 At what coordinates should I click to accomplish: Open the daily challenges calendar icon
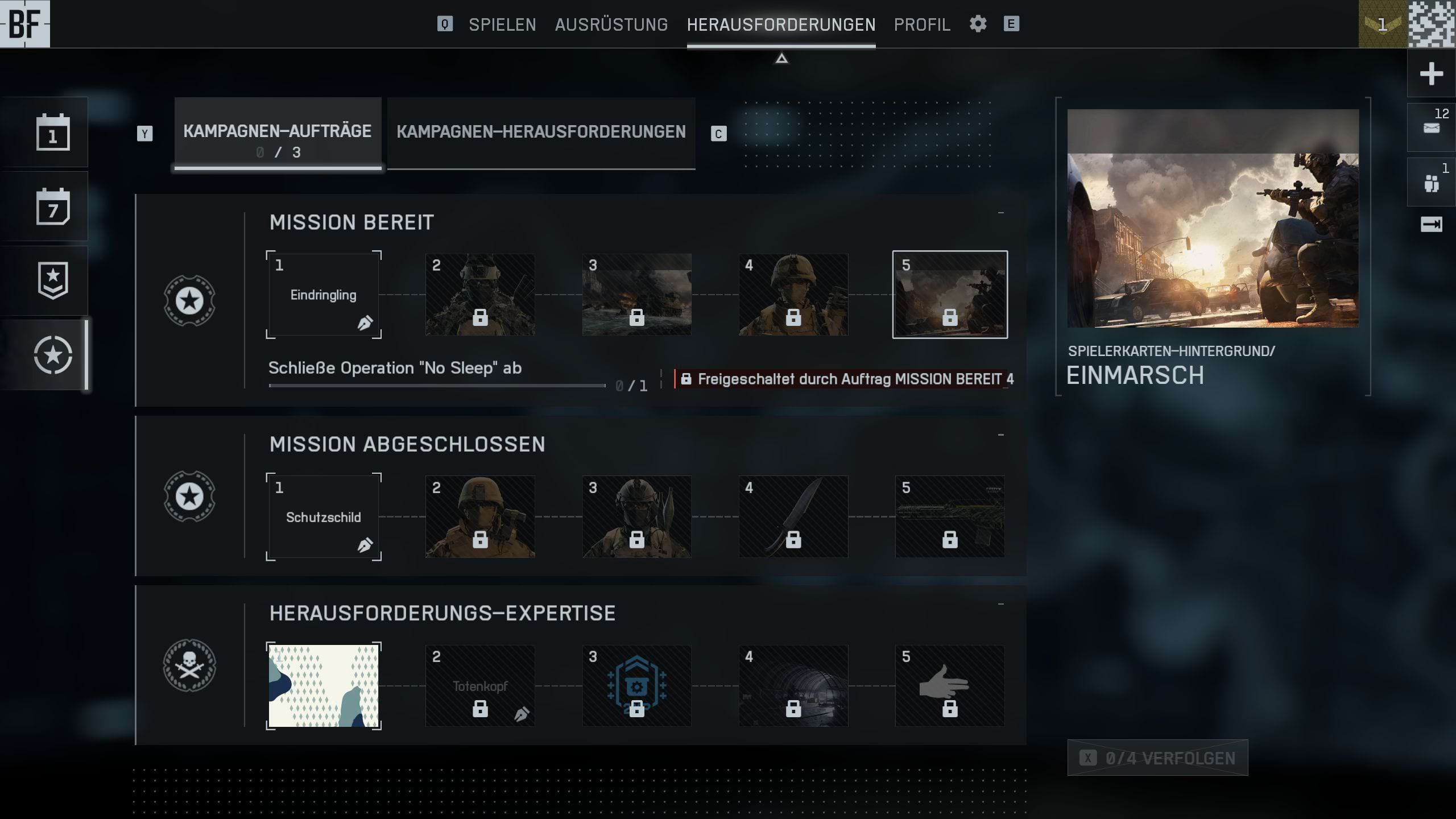coord(53,133)
